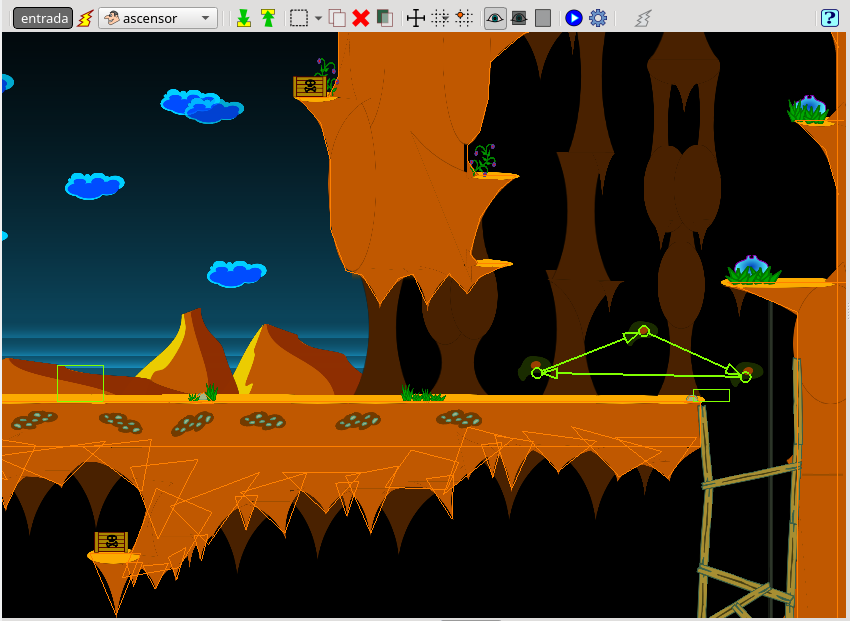Open help with the question mark button

(829, 18)
